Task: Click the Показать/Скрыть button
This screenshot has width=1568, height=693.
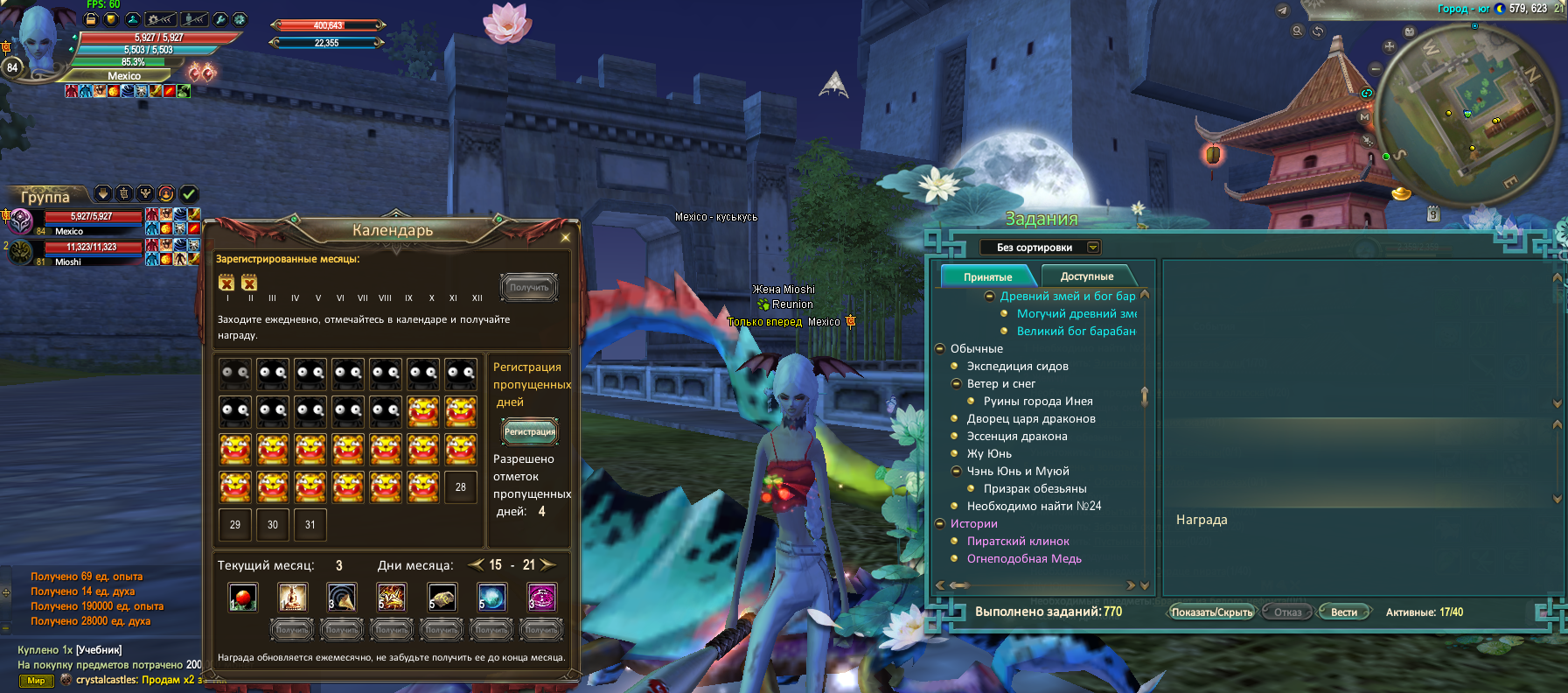Action: (x=1211, y=612)
